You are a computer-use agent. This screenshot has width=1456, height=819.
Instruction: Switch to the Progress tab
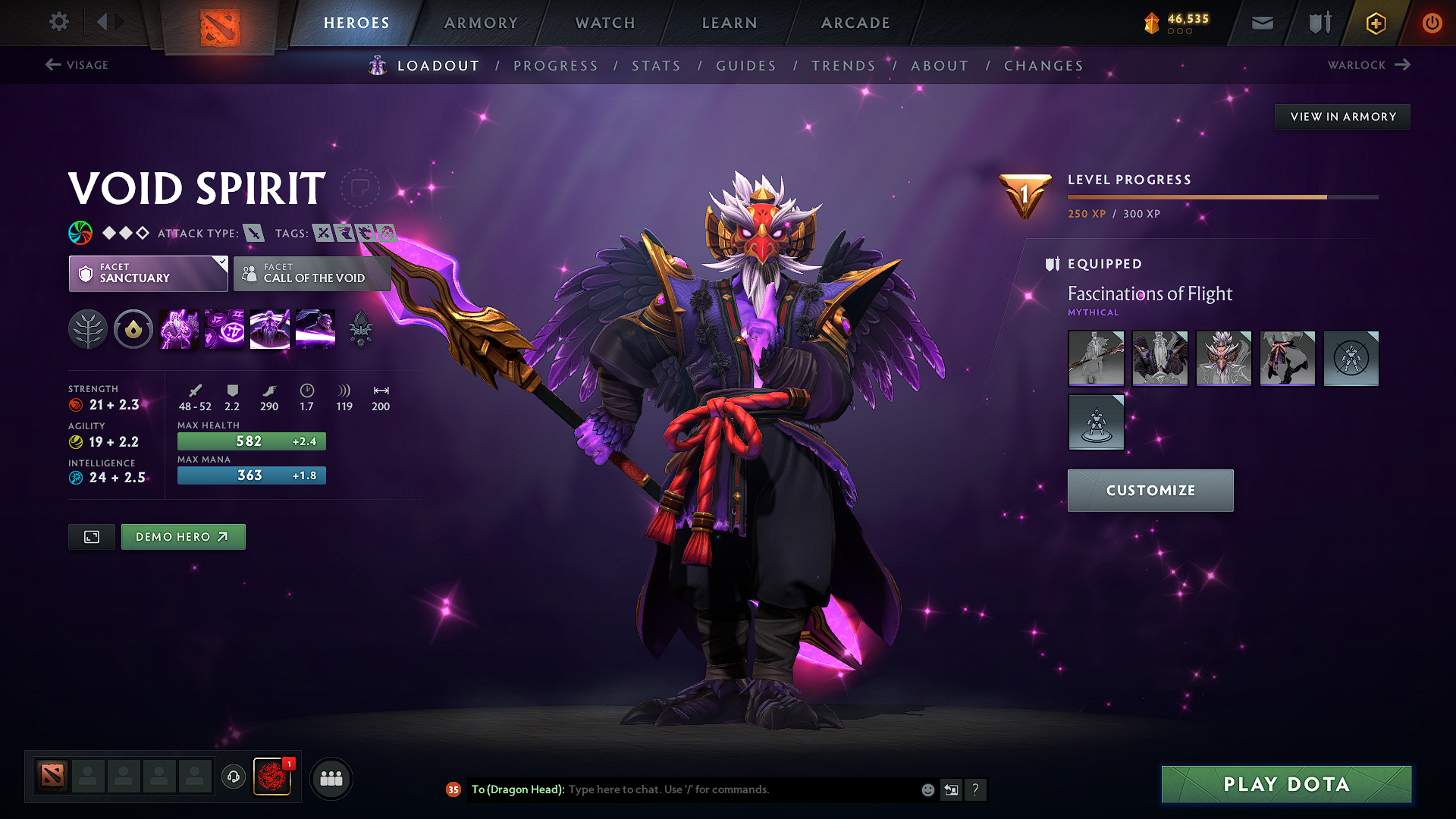point(556,66)
